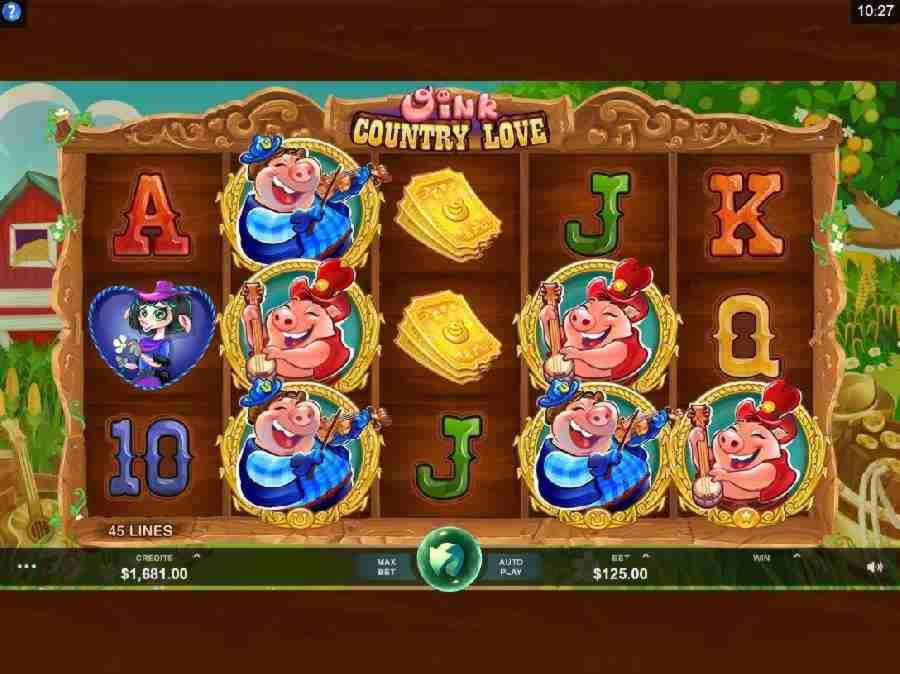
Task: Toggle the sound speaker icon
Action: pyautogui.click(x=874, y=567)
